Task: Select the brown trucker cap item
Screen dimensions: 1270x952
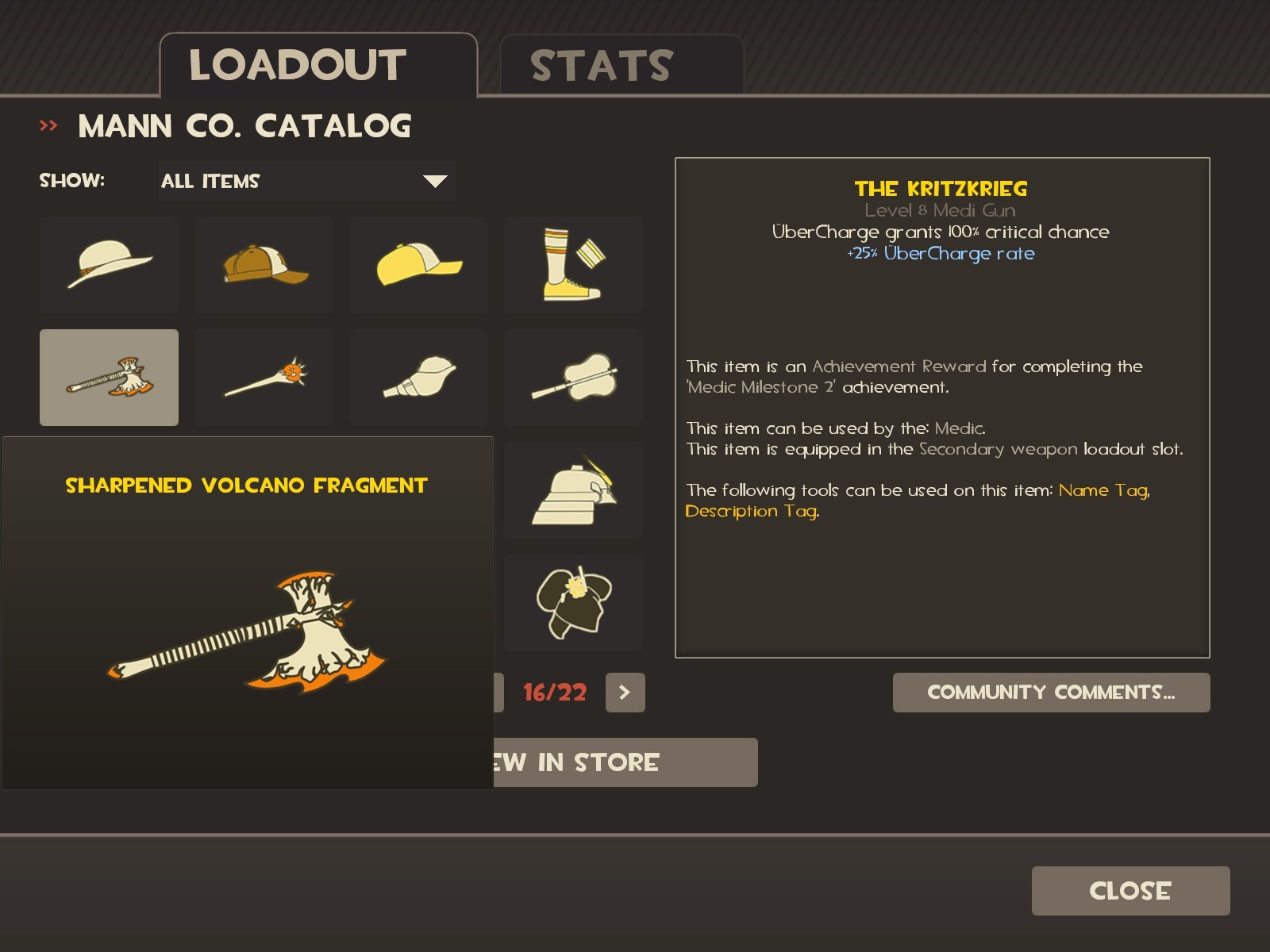Action: (x=264, y=264)
